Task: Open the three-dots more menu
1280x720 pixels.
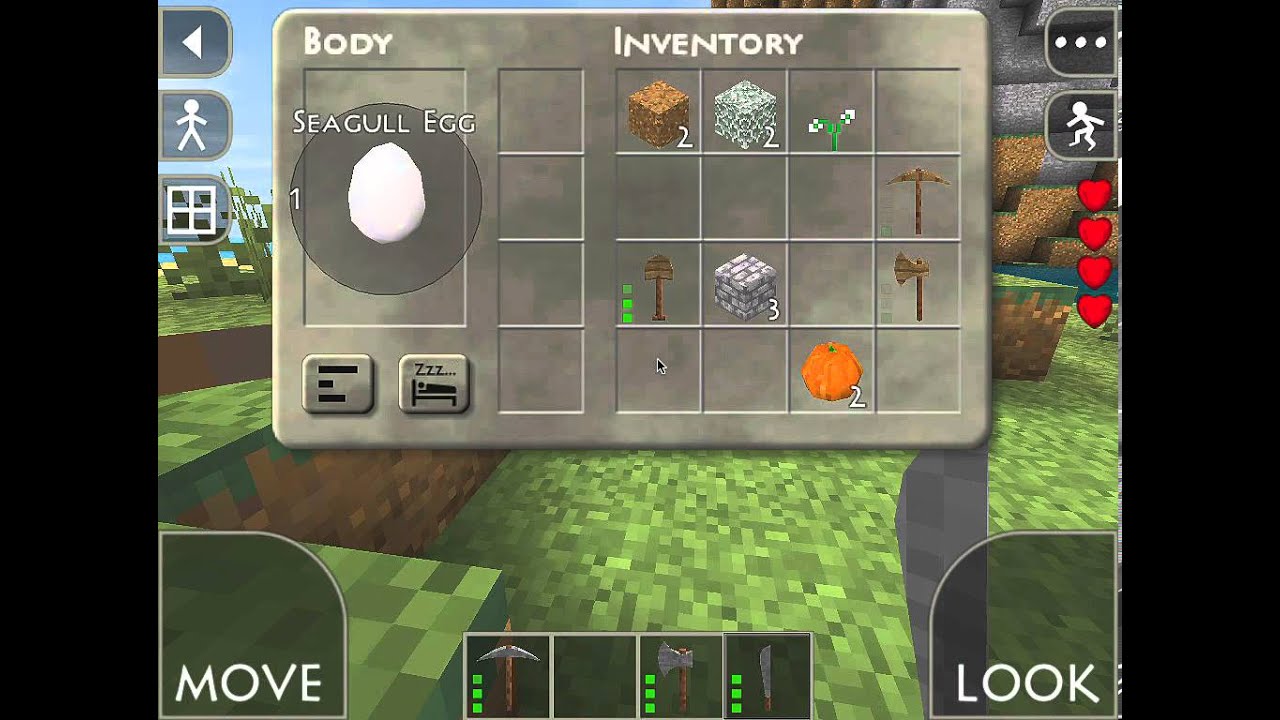Action: (x=1081, y=42)
